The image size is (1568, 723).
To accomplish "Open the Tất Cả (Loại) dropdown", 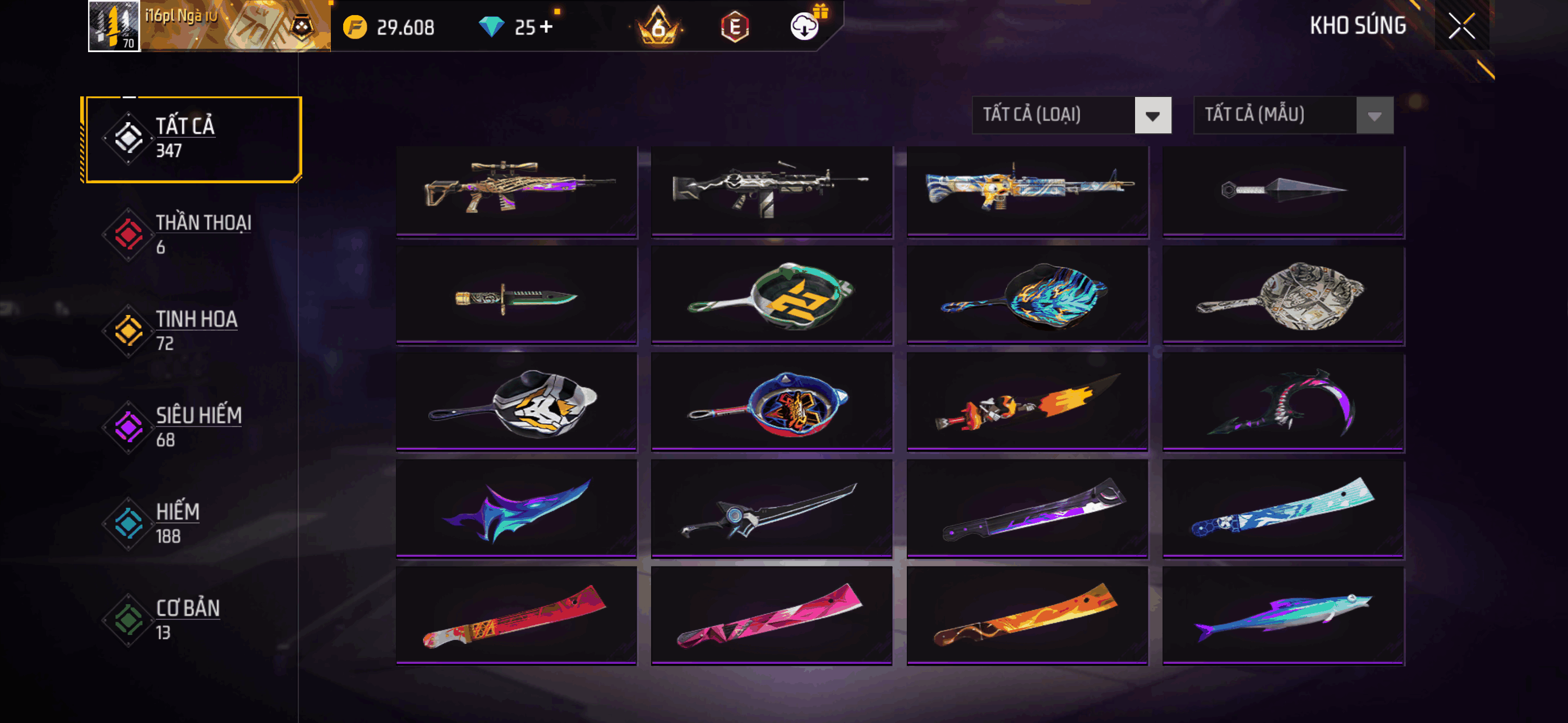I will [1071, 115].
